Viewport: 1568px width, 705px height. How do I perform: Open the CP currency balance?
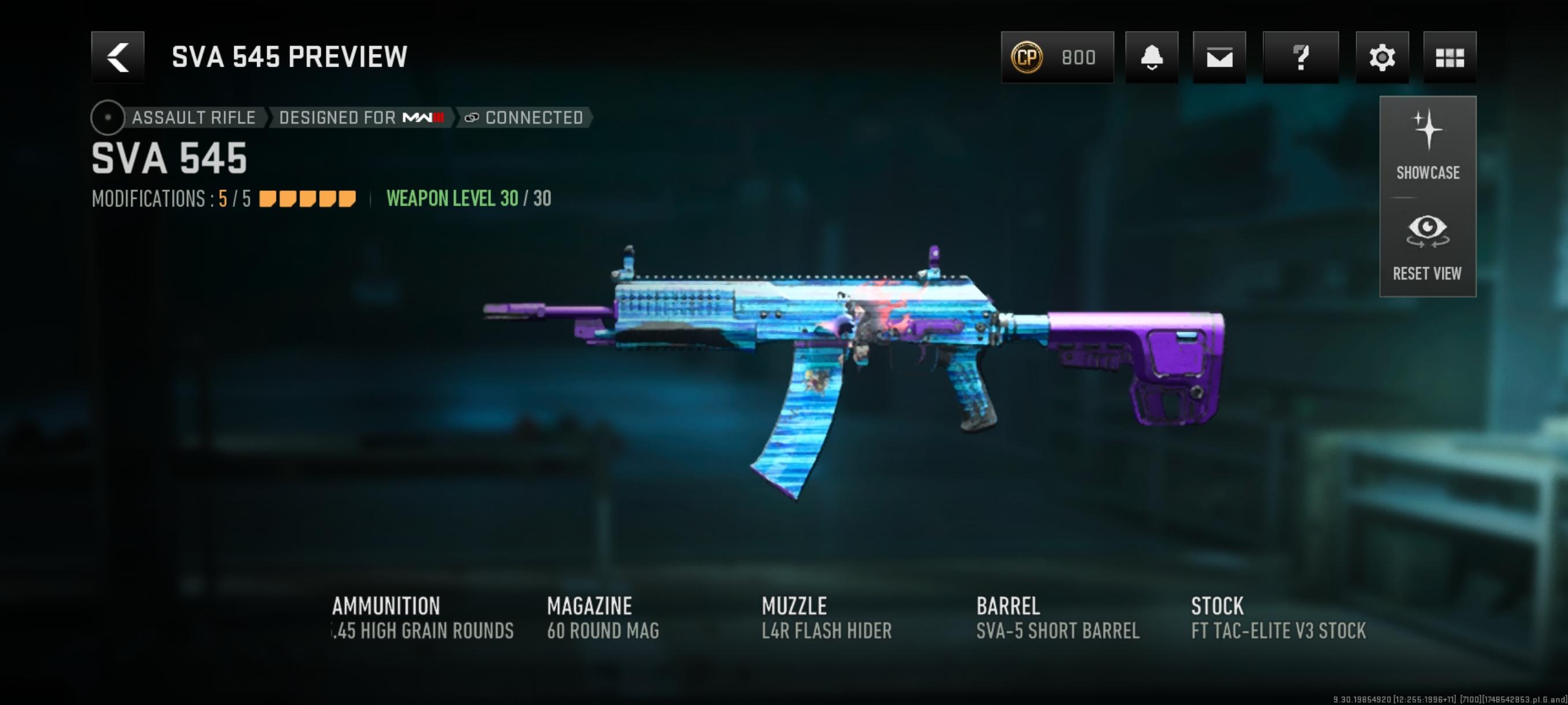click(1057, 57)
